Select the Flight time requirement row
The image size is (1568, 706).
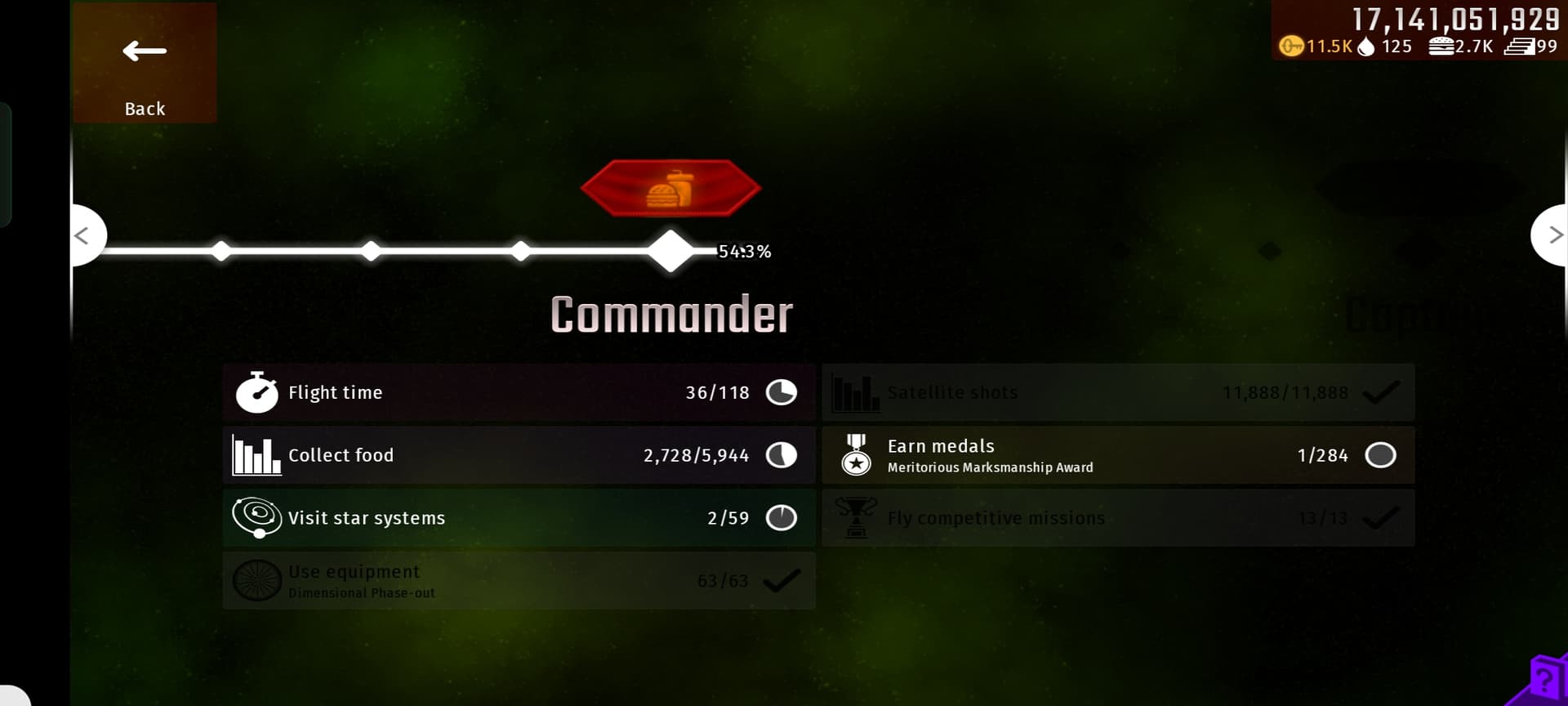pos(519,392)
